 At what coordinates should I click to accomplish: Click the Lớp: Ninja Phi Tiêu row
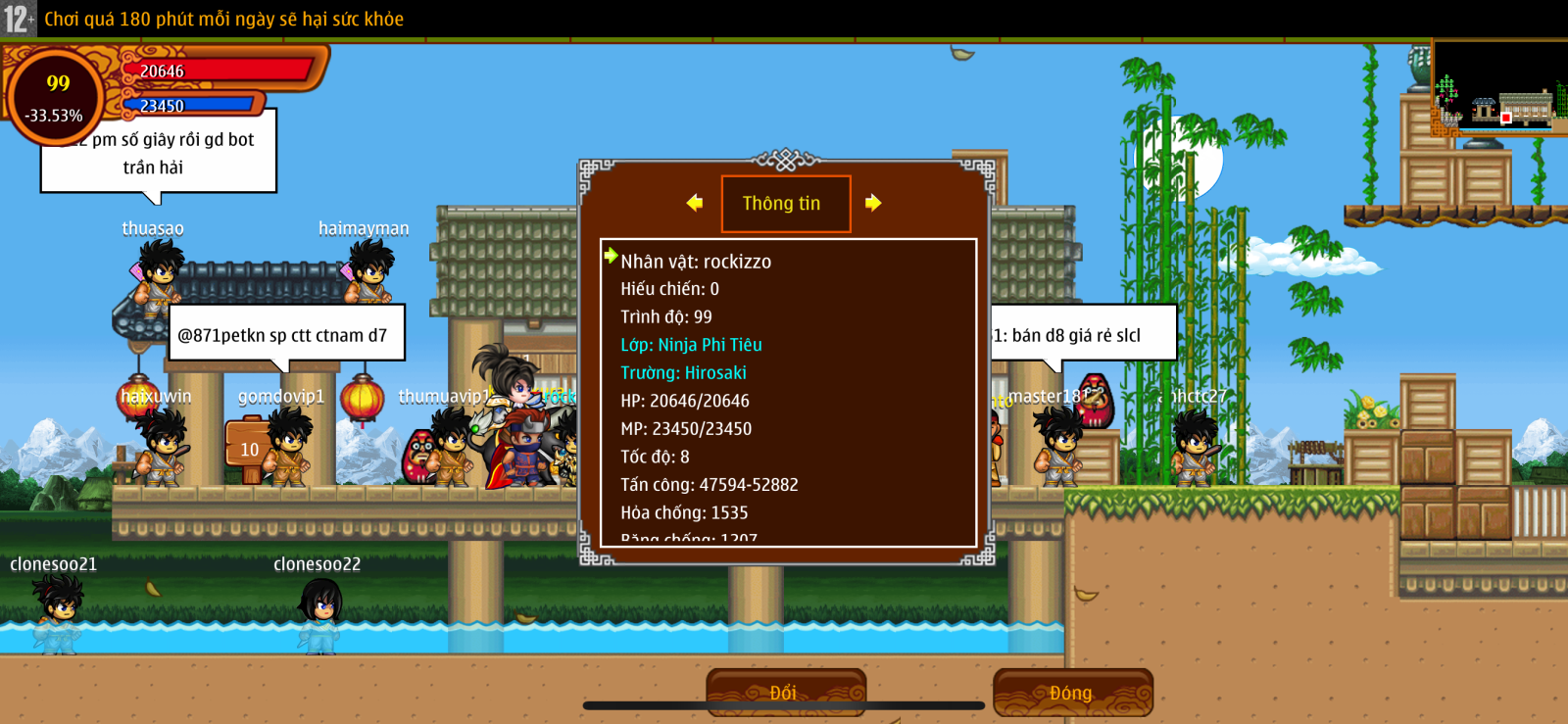(691, 345)
